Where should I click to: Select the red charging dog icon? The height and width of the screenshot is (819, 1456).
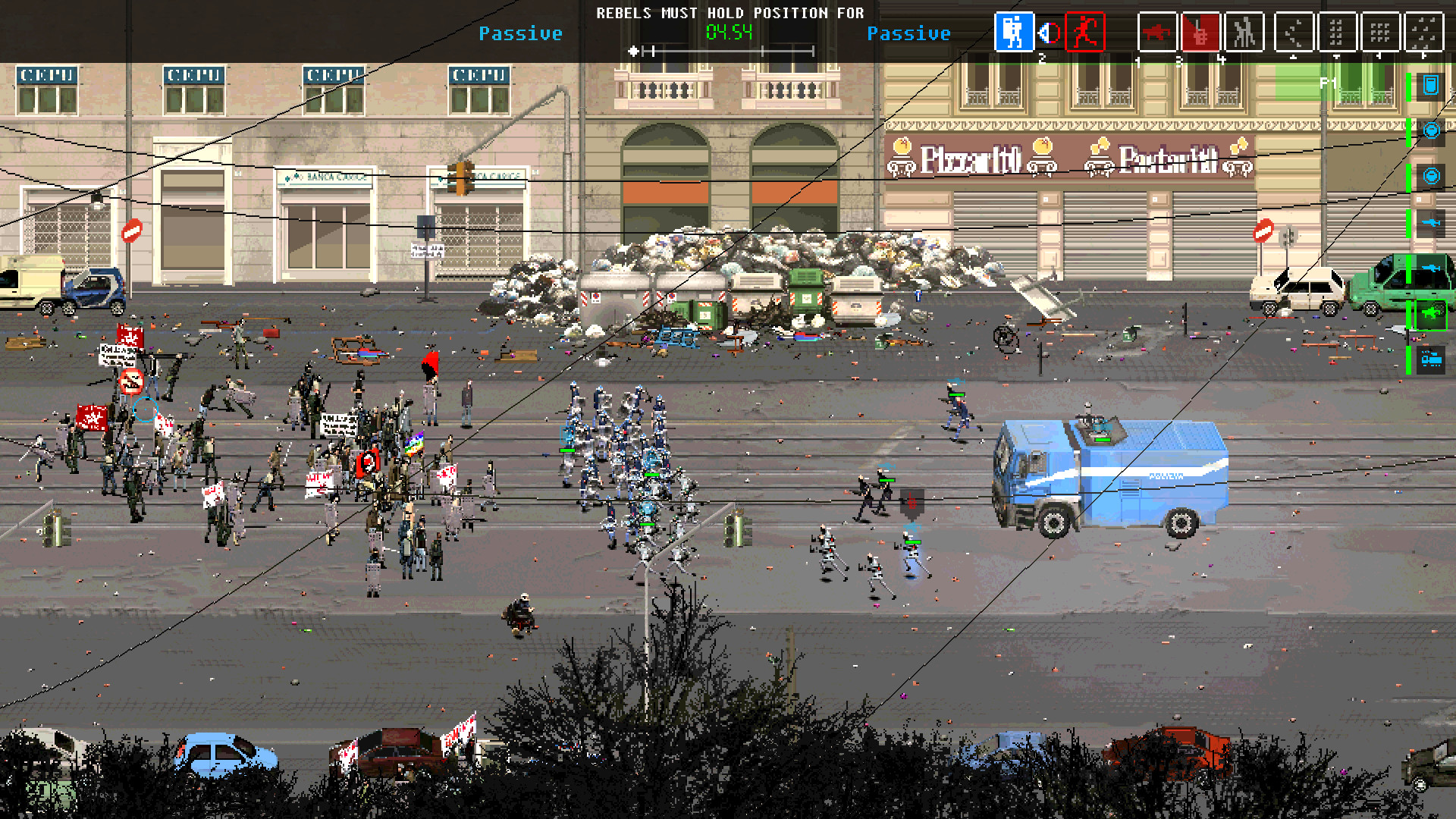point(1156,33)
